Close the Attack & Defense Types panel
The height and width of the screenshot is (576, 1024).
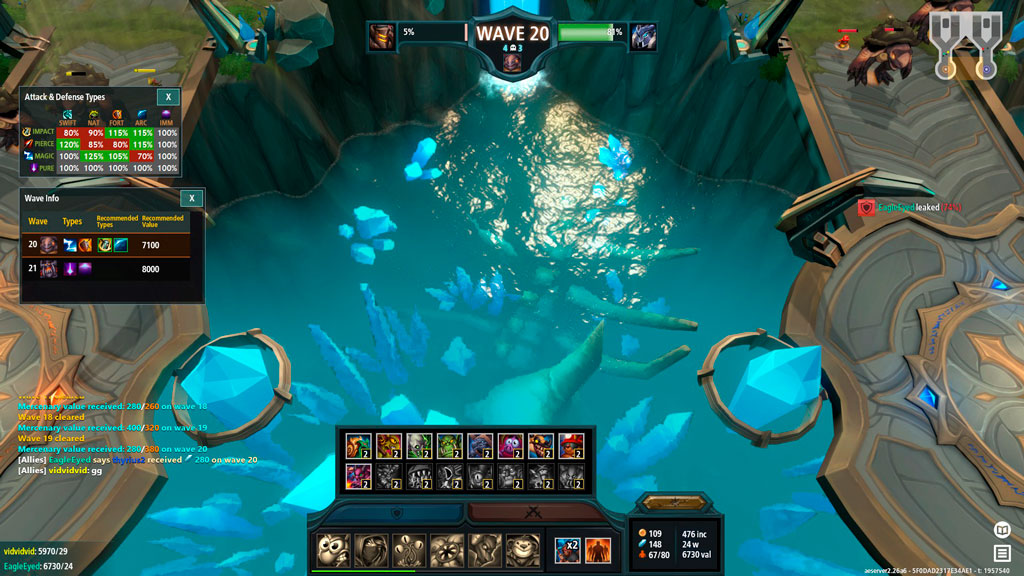(169, 97)
